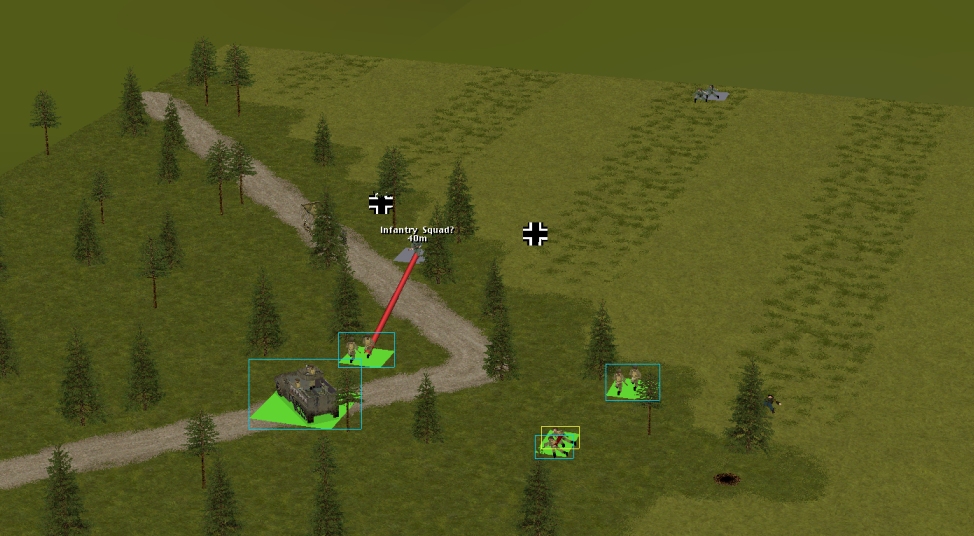The image size is (974, 536).
Task: Select the infantry squad firing the red target line
Action: (x=365, y=350)
